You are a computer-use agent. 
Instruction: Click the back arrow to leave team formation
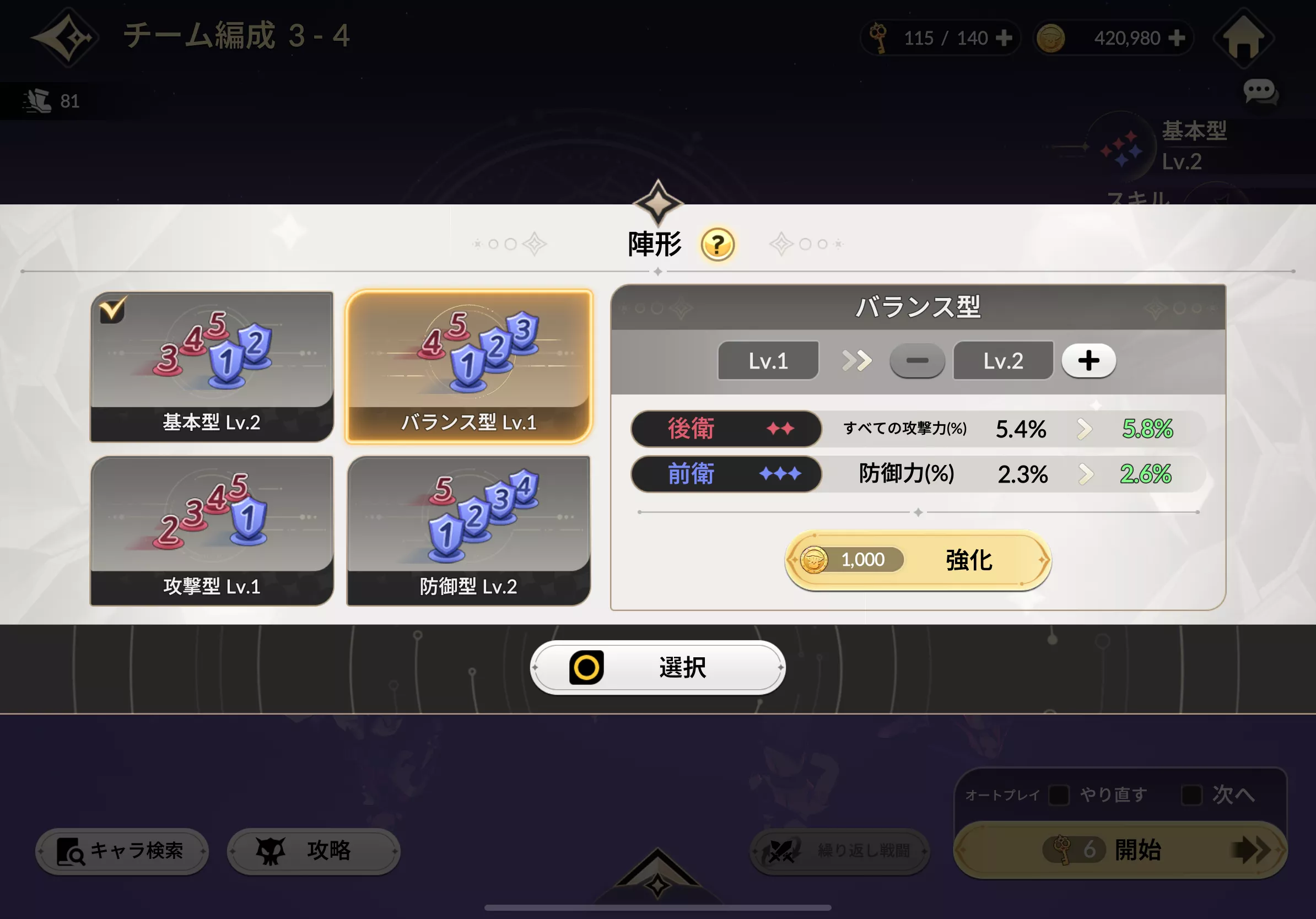coord(68,39)
